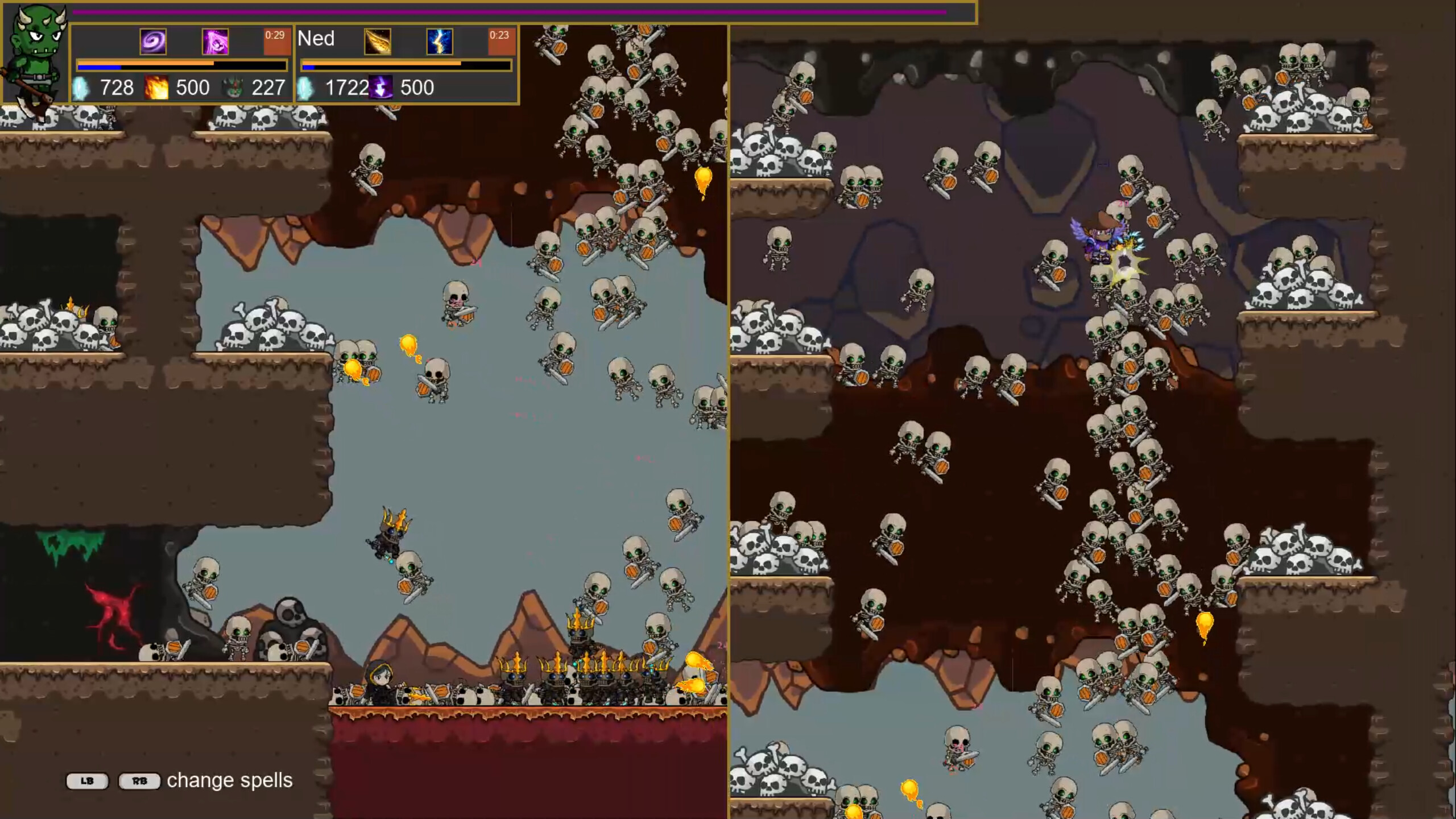1456x819 pixels.
Task: Click Ned's mana crystal icon beside 1722
Action: pyautogui.click(x=306, y=88)
